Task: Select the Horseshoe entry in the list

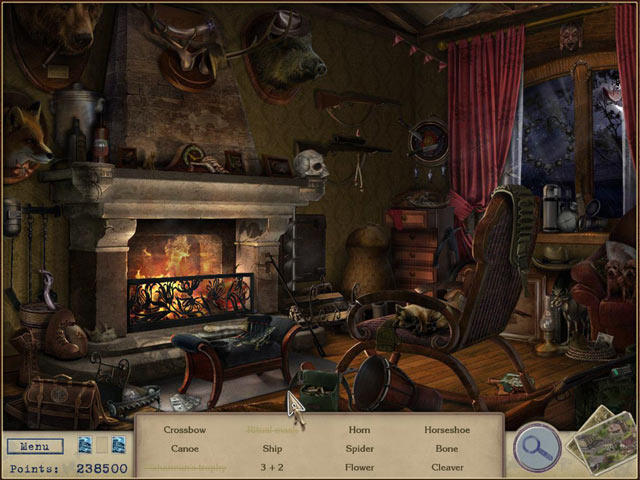Action: [447, 430]
